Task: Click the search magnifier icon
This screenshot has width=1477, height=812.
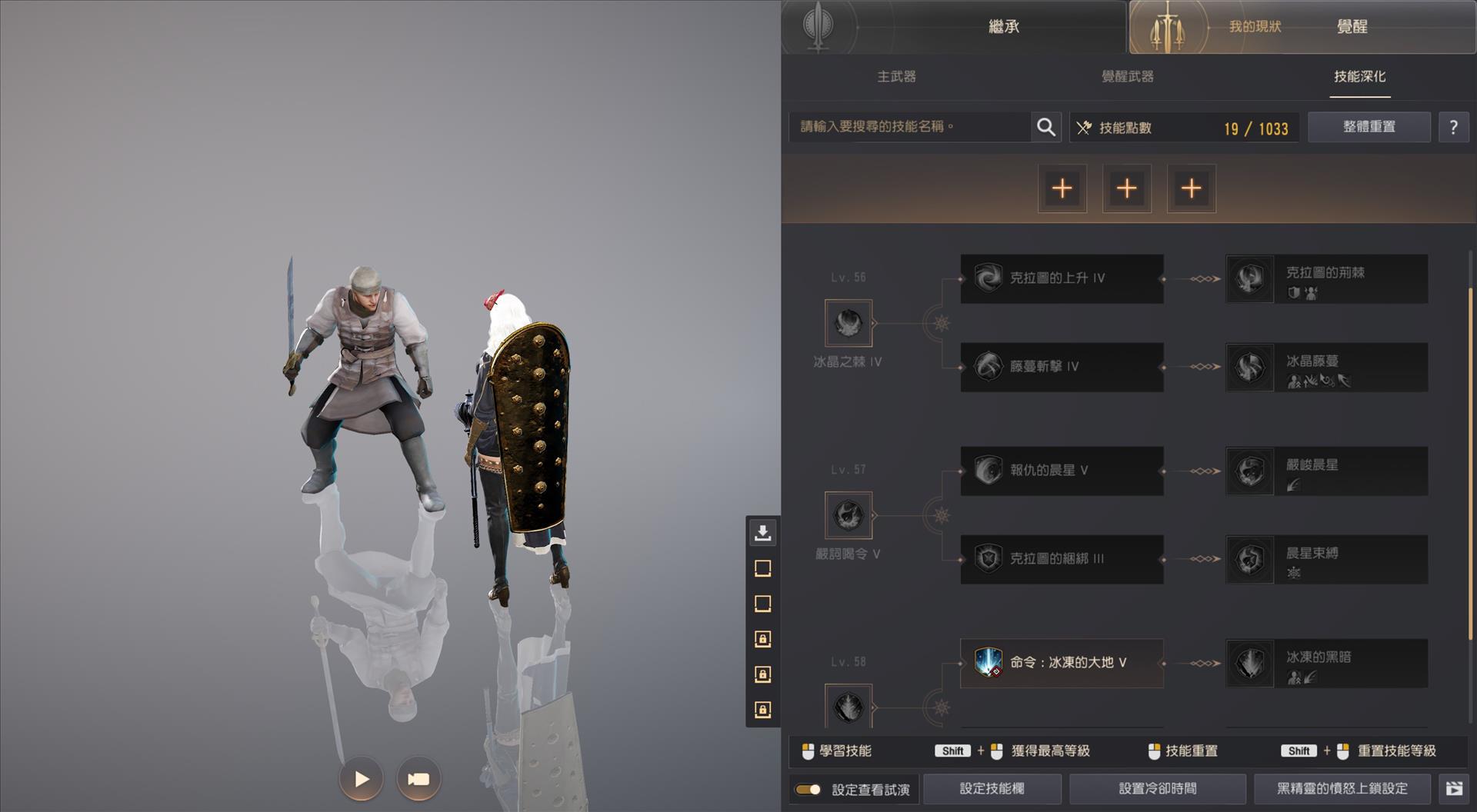Action: click(x=1045, y=127)
